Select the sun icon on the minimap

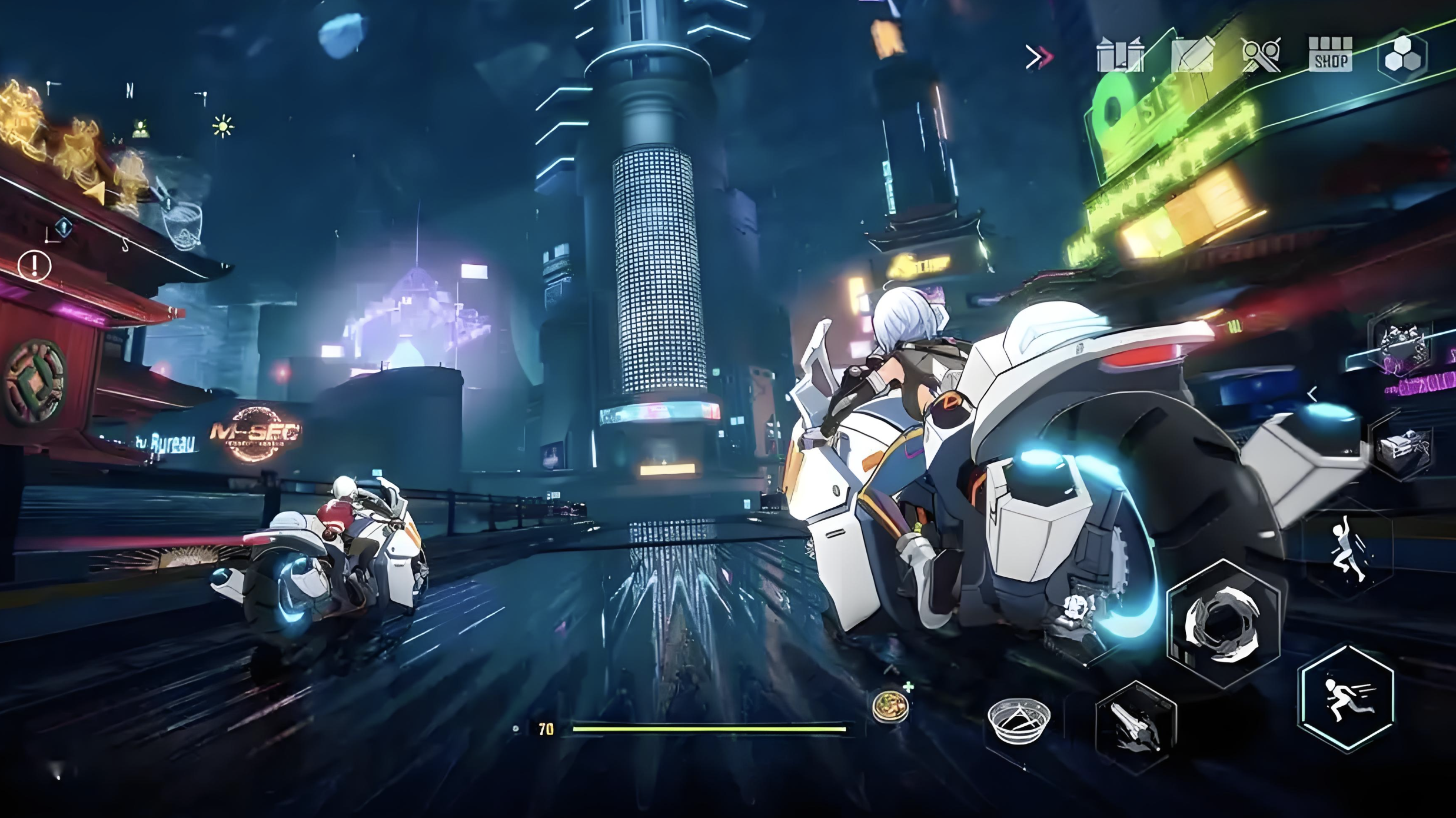coord(223,126)
